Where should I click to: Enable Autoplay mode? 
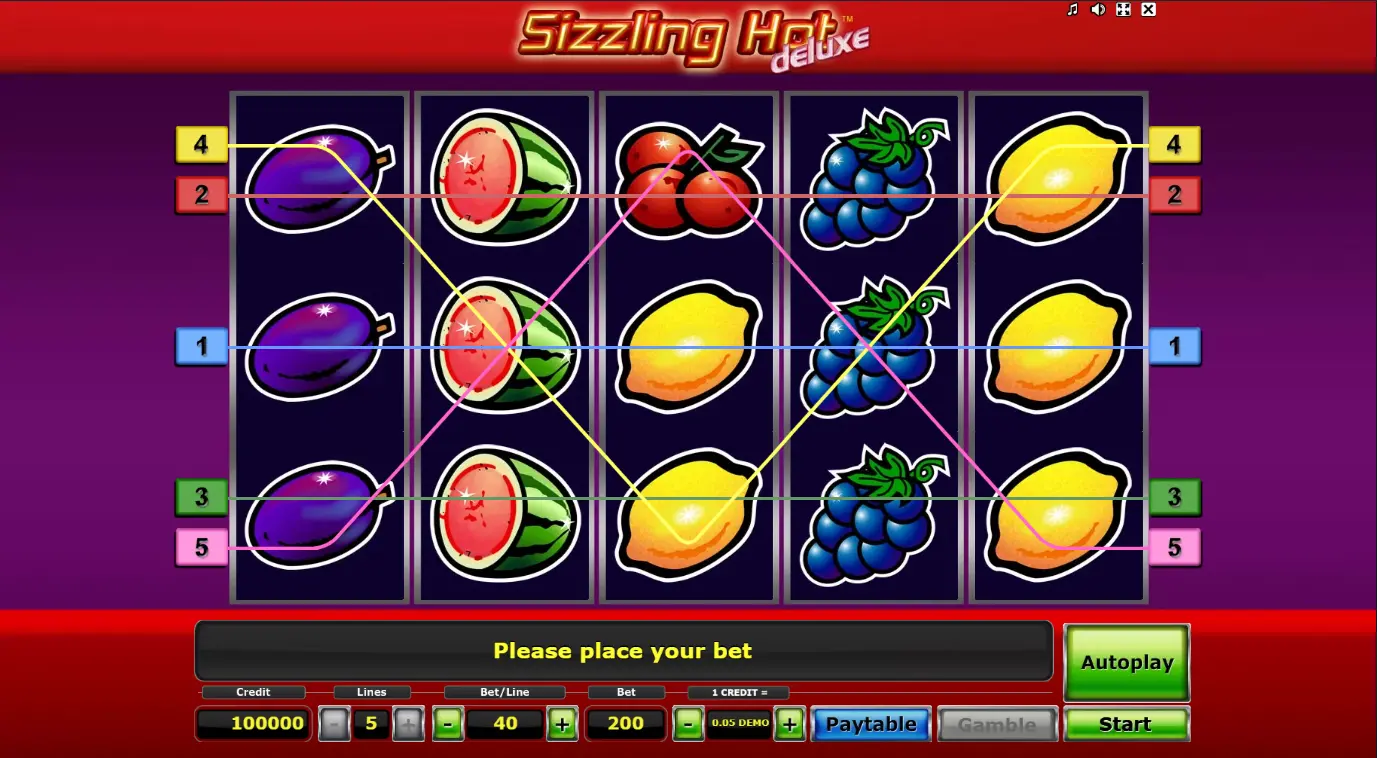pos(1126,662)
